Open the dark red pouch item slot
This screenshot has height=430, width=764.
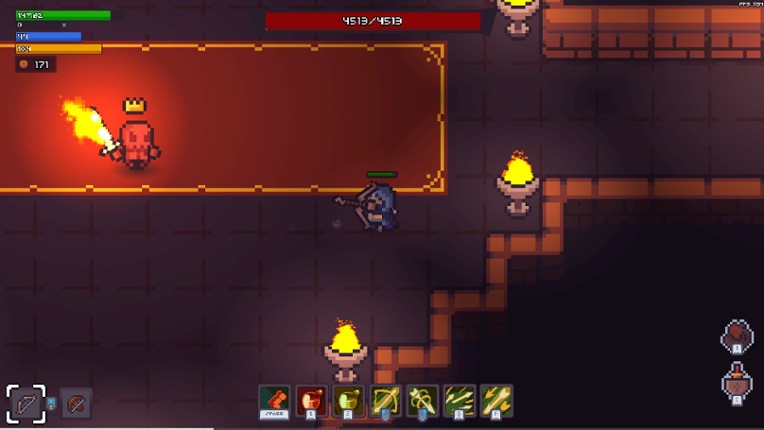tap(737, 336)
